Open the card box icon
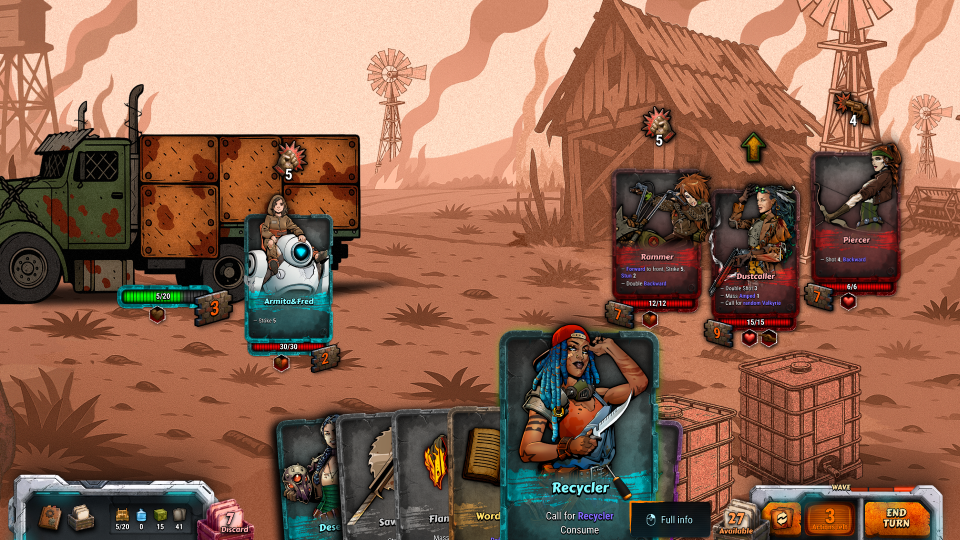Viewport: 960px width, 540px height. point(81,516)
